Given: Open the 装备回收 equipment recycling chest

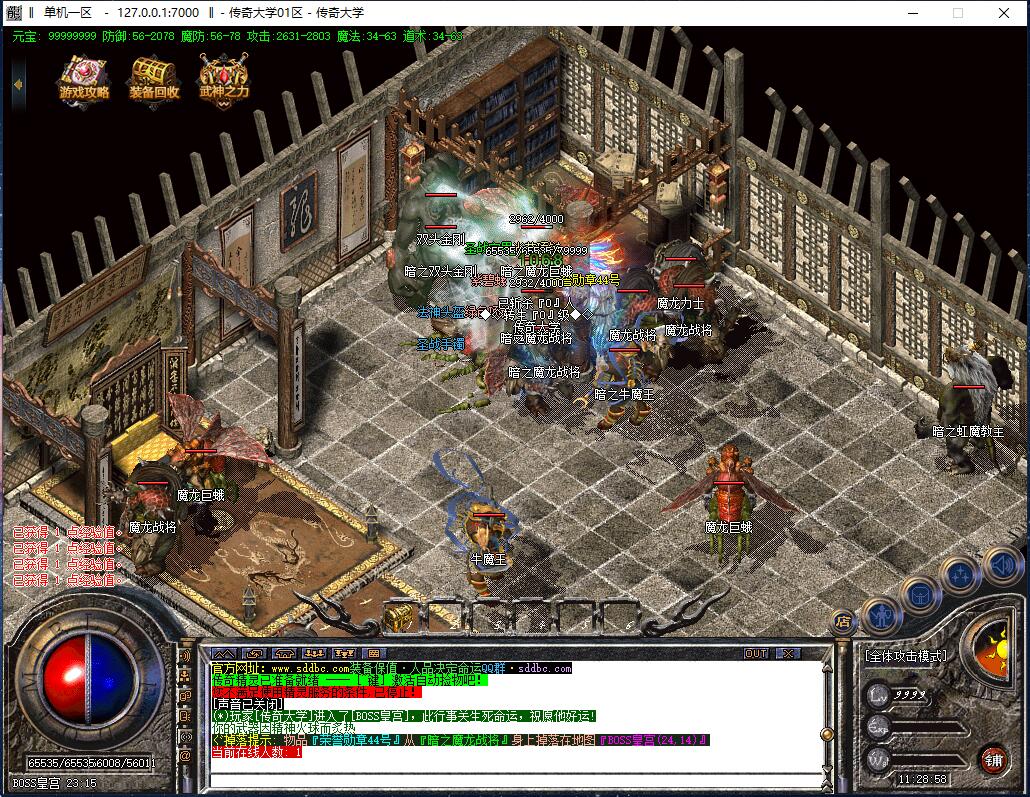Looking at the screenshot, I should pyautogui.click(x=154, y=78).
